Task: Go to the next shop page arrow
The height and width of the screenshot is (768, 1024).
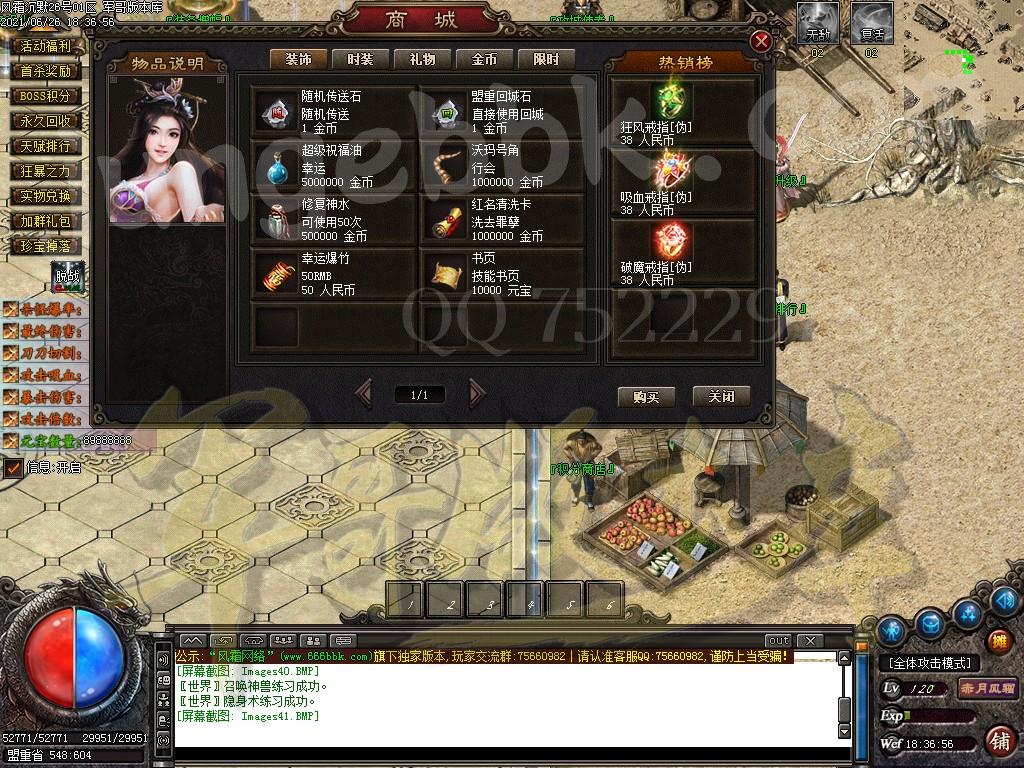Action: point(477,394)
